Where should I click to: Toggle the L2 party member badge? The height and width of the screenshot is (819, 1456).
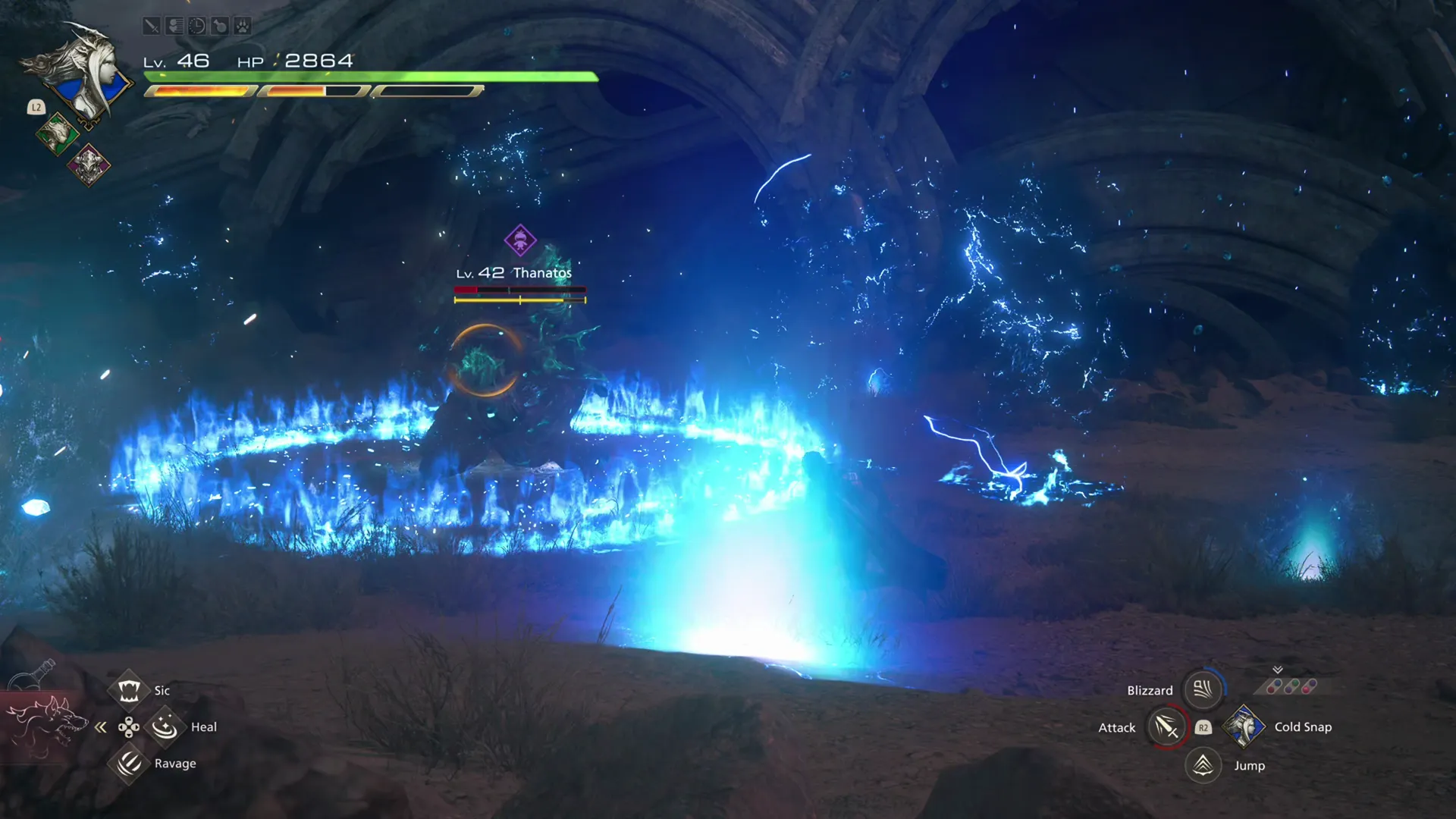tap(36, 107)
